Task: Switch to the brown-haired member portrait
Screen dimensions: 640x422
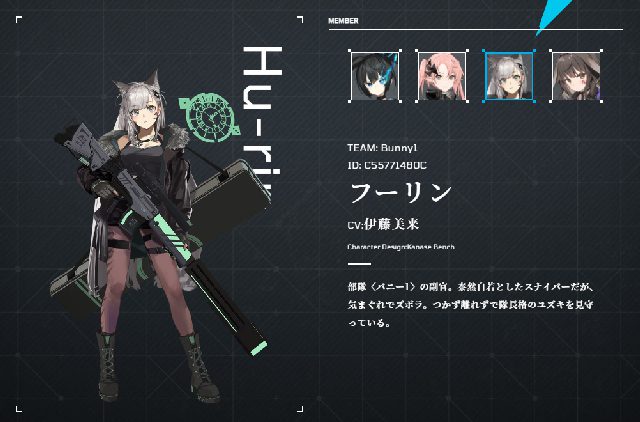Action: pyautogui.click(x=575, y=76)
